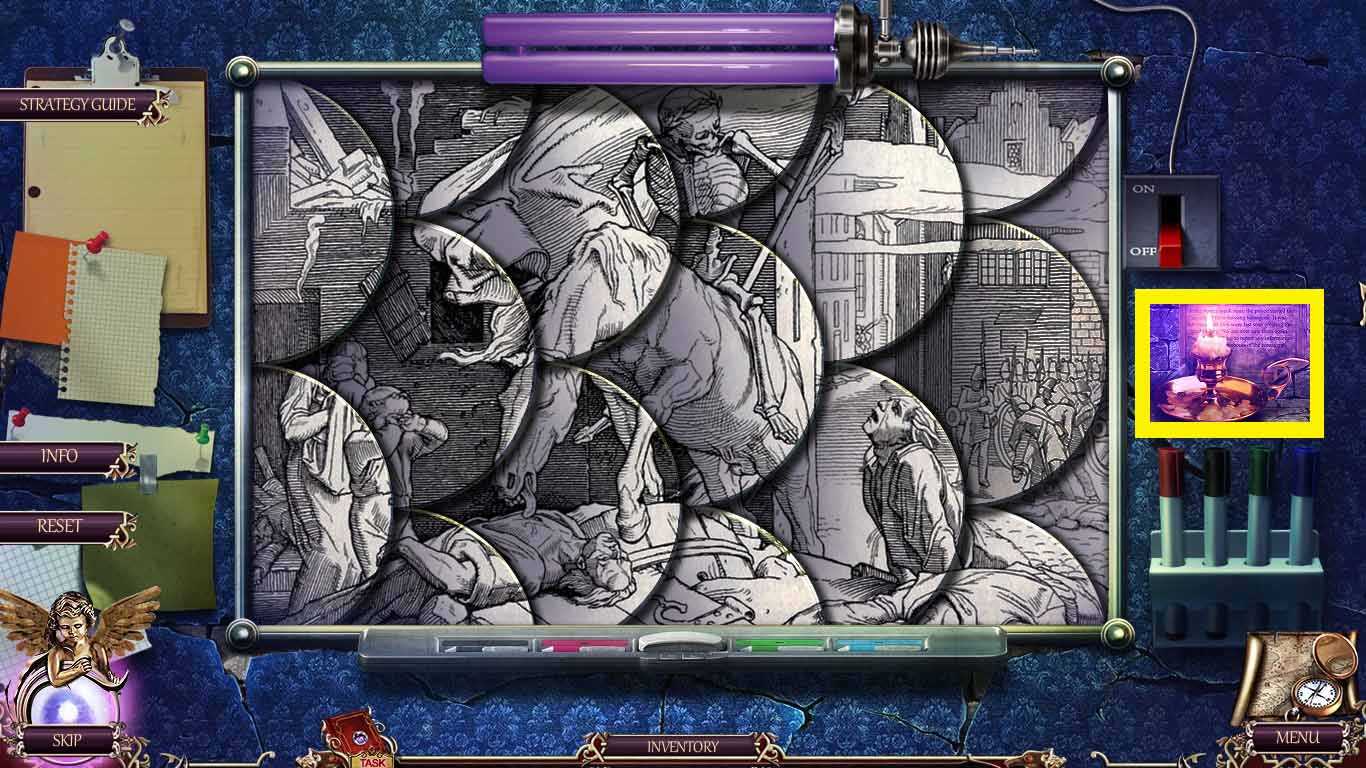Open the INVENTORY panel
Viewport: 1366px width, 768px height.
pyautogui.click(x=683, y=745)
